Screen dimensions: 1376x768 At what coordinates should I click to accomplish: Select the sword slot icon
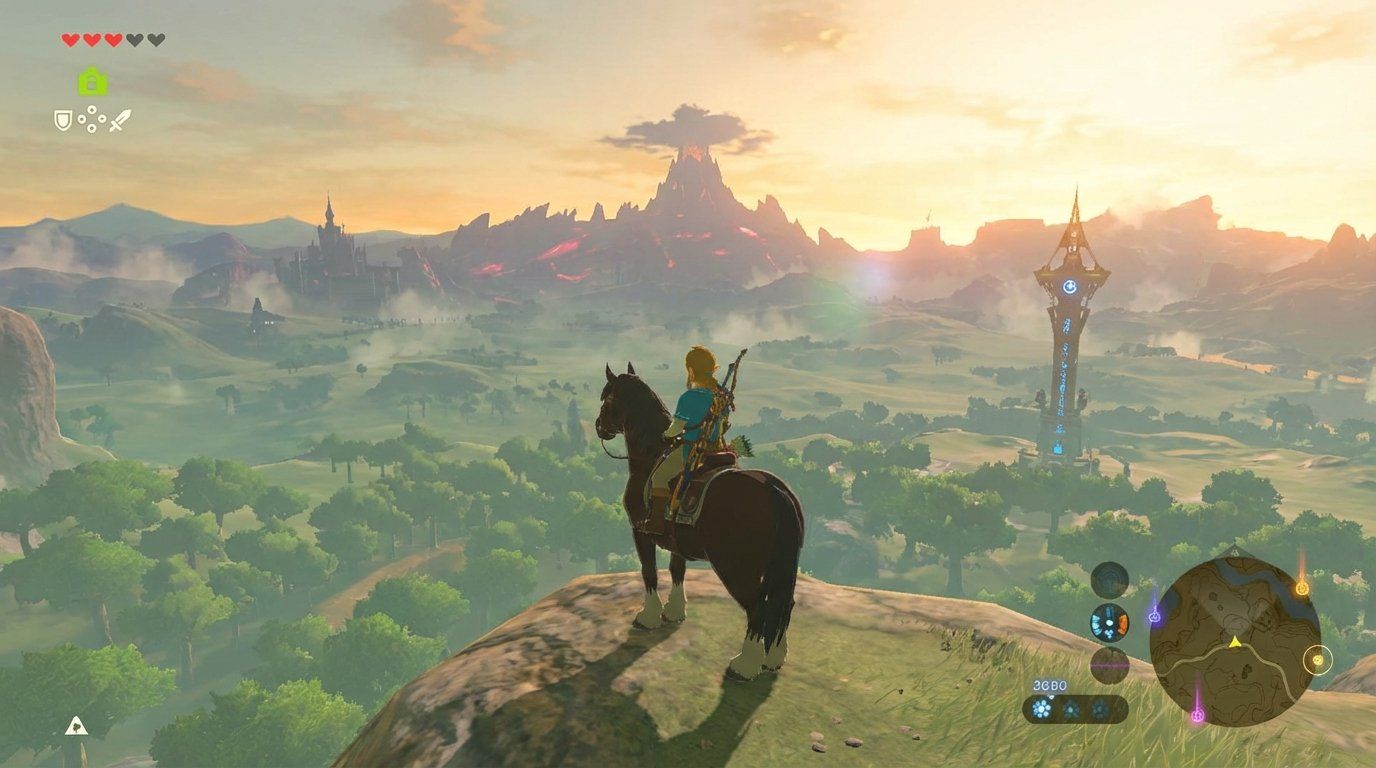point(120,120)
